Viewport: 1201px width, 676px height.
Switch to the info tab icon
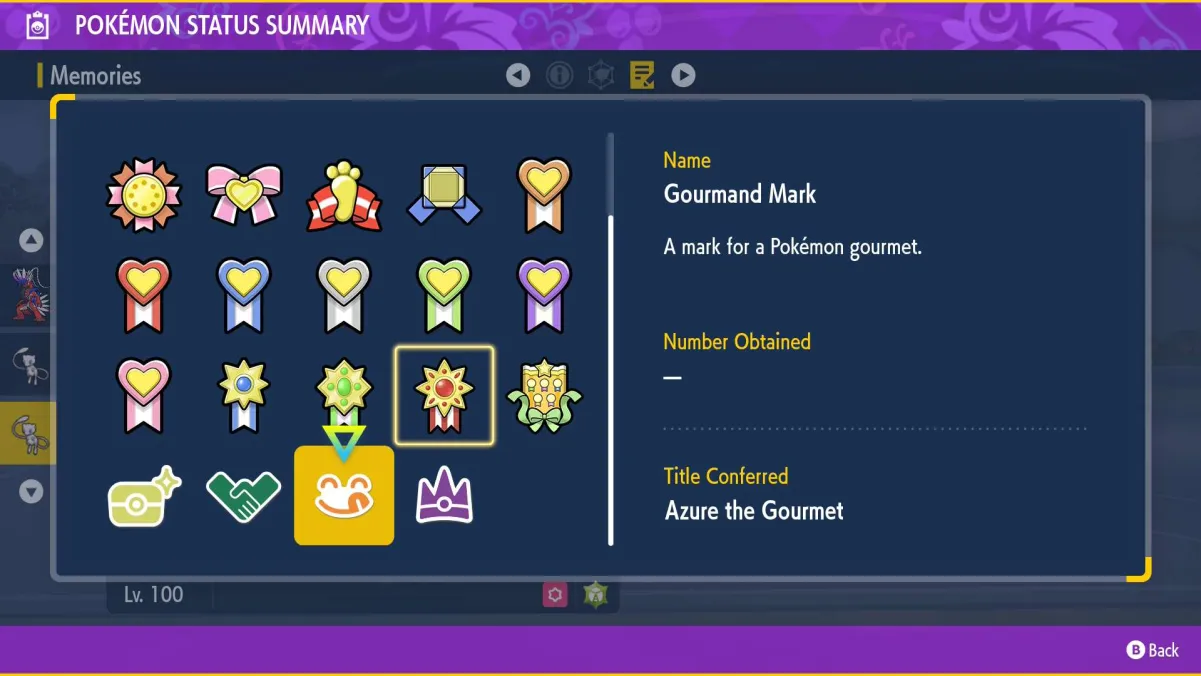click(559, 75)
